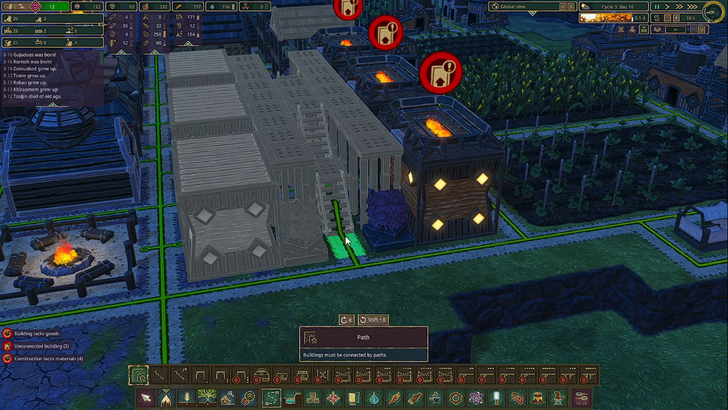Viewport: 728px width, 410px height.
Task: Select the Path tool in the build bar
Action: 139,375
